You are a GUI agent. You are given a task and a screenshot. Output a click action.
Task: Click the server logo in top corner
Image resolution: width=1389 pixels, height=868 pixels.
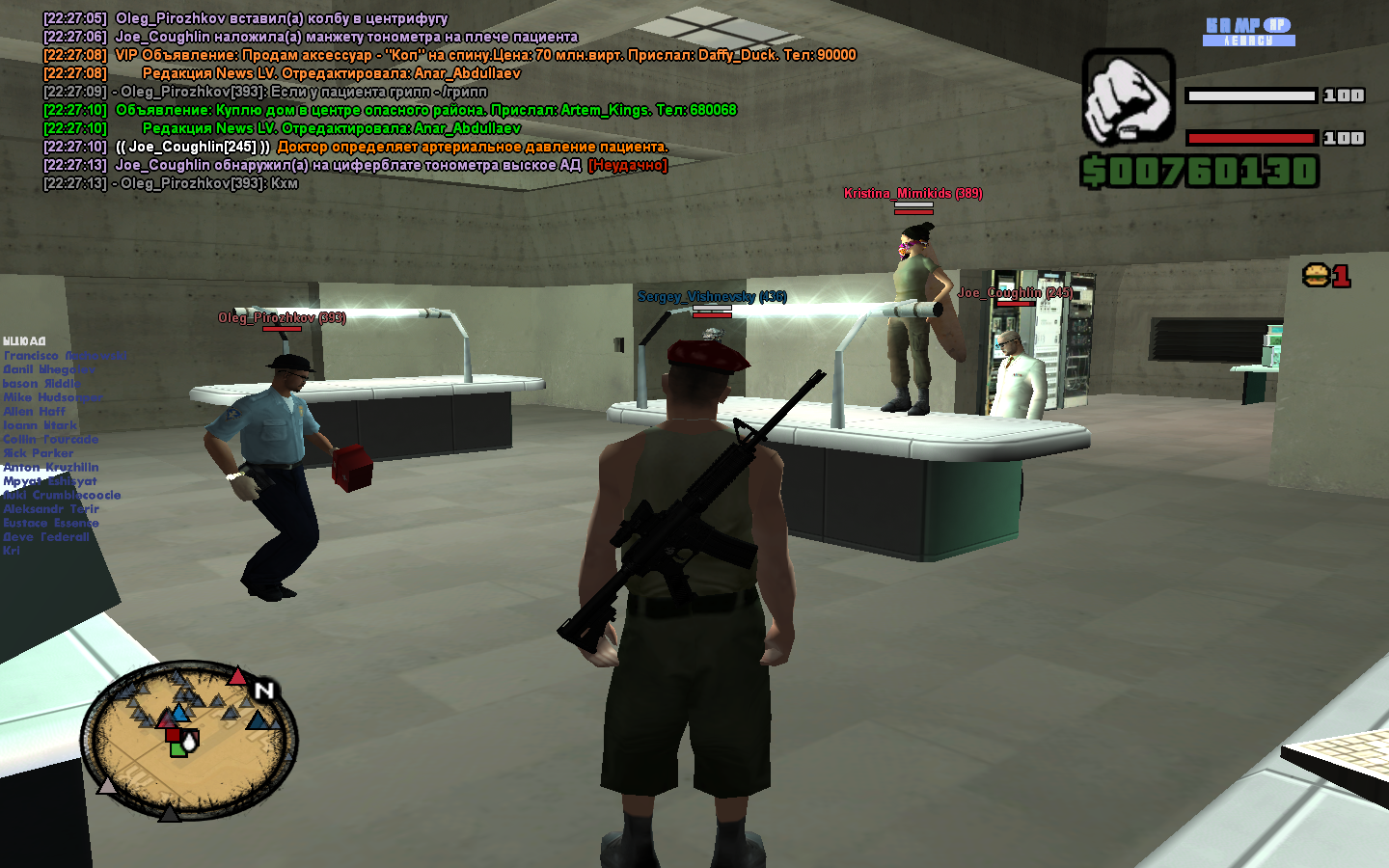click(x=1248, y=31)
